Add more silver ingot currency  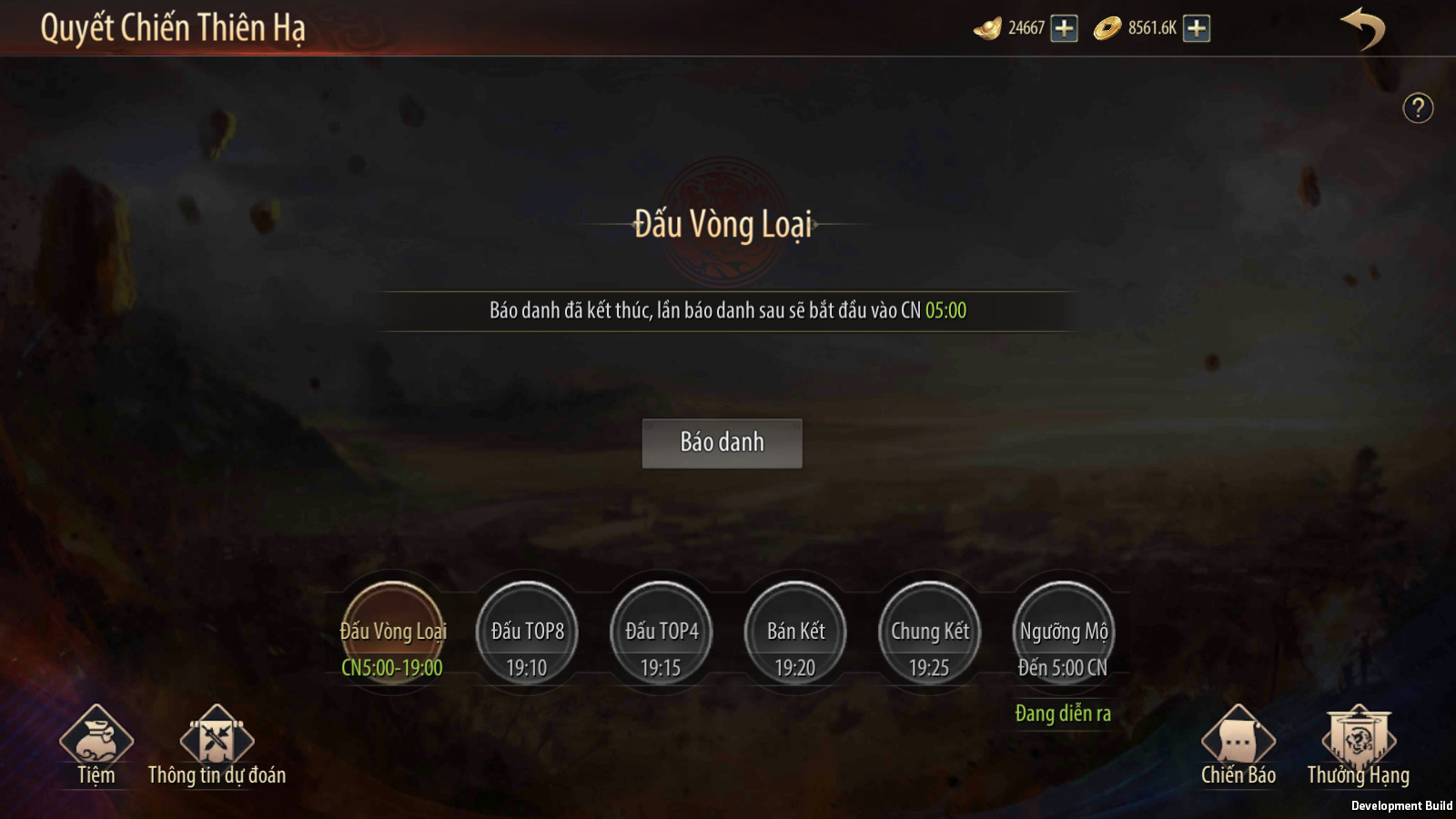(1064, 28)
